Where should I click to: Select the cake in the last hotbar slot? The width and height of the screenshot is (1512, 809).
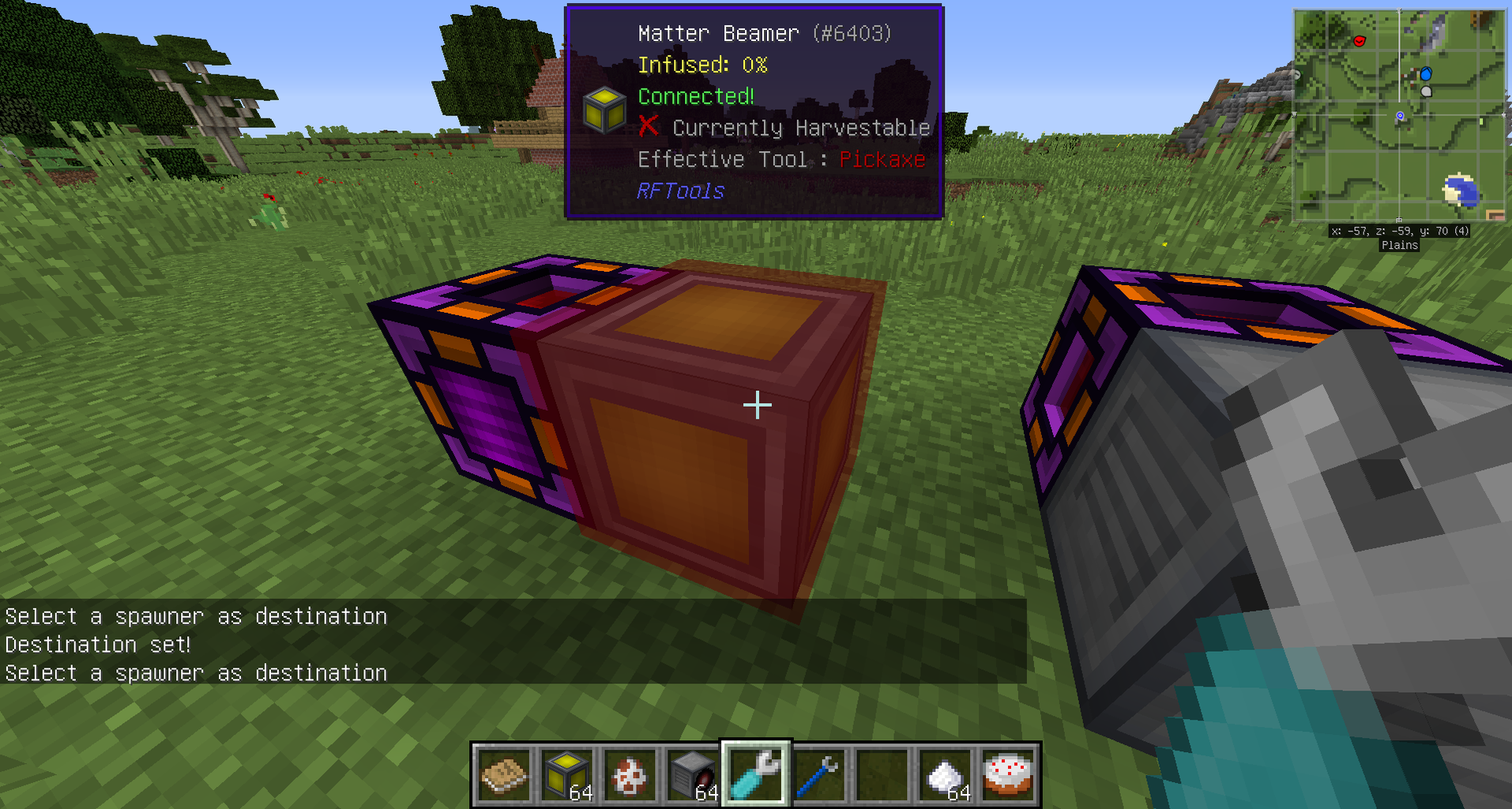pyautogui.click(x=1008, y=774)
